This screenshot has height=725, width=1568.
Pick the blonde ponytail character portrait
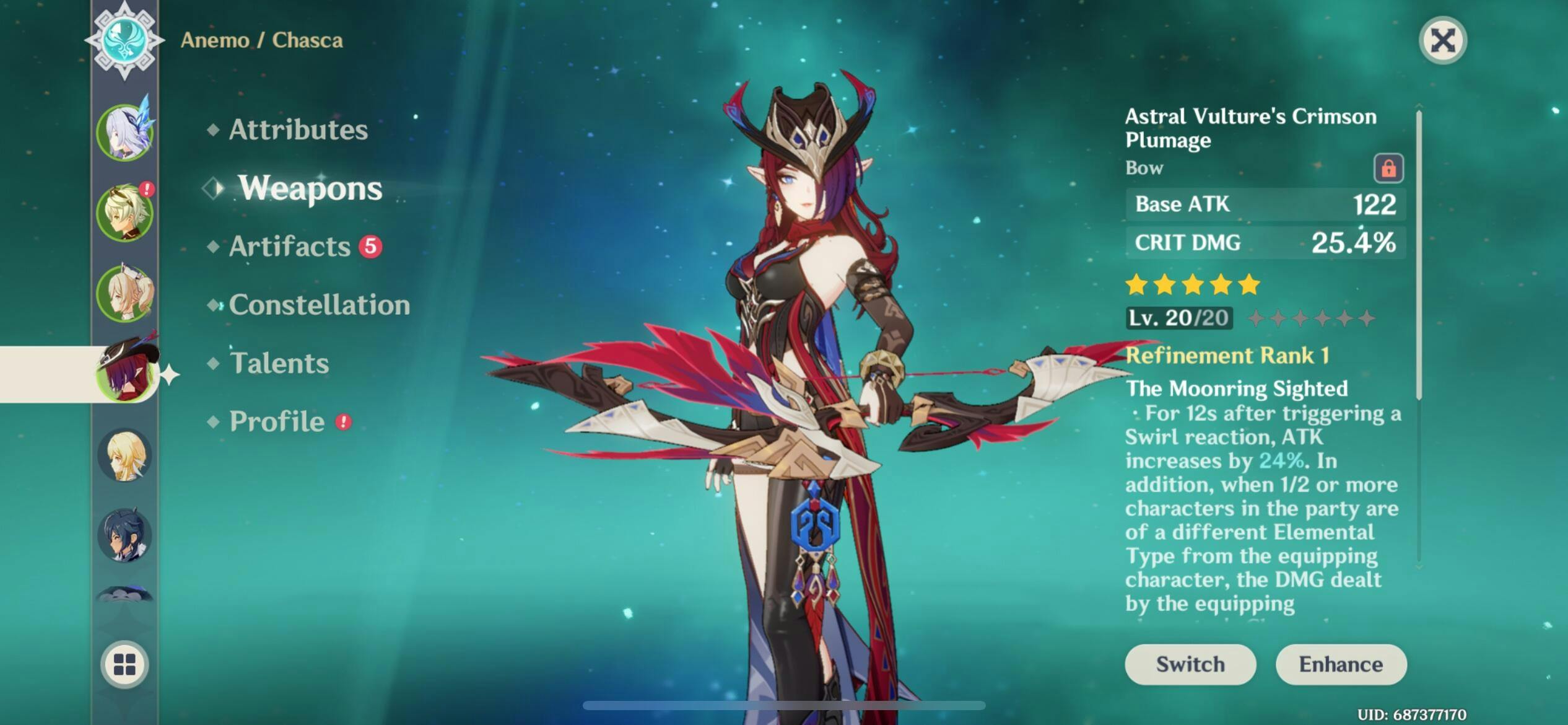[125, 294]
